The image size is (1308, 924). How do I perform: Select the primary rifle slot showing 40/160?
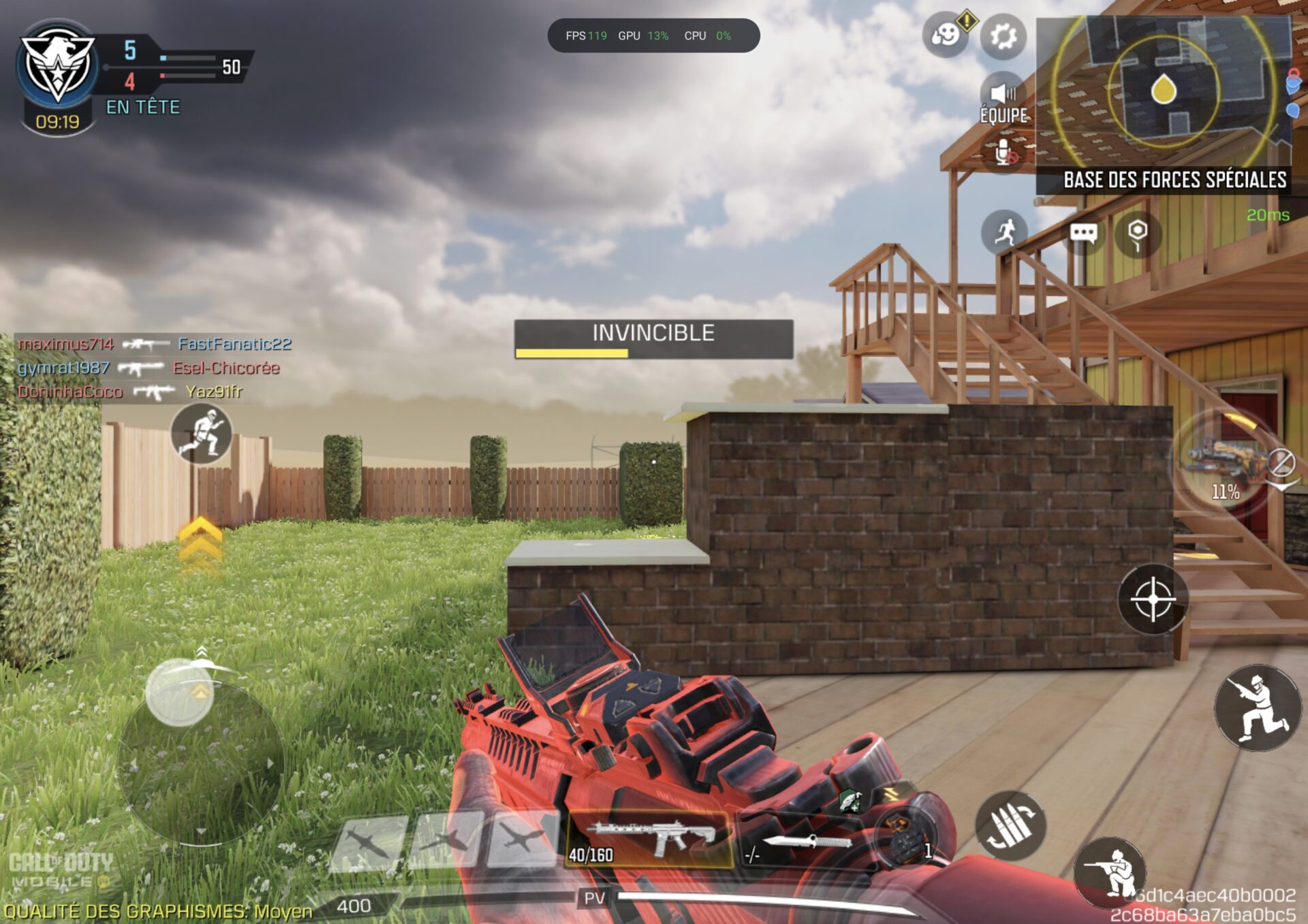pyautogui.click(x=649, y=840)
